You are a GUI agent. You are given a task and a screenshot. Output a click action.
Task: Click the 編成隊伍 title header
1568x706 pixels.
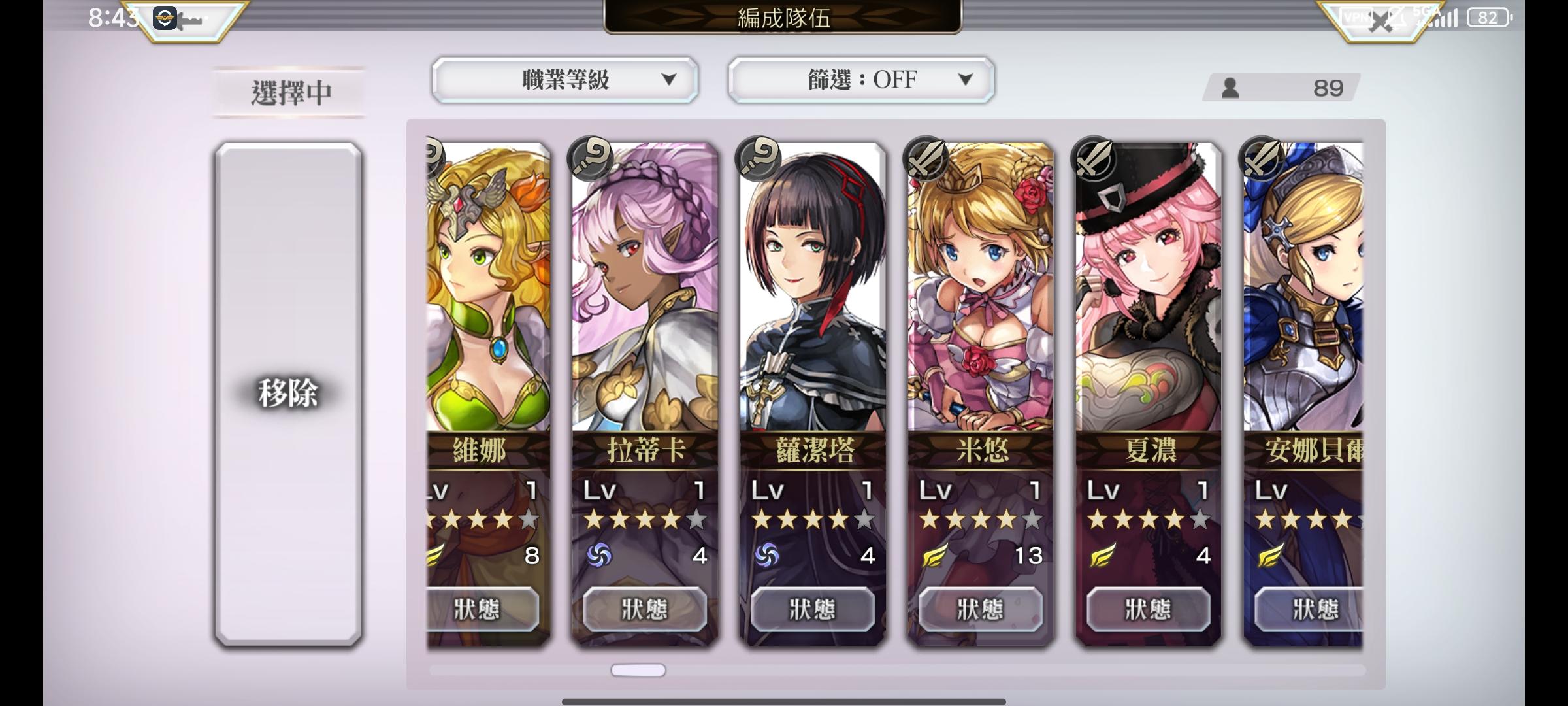(x=784, y=18)
